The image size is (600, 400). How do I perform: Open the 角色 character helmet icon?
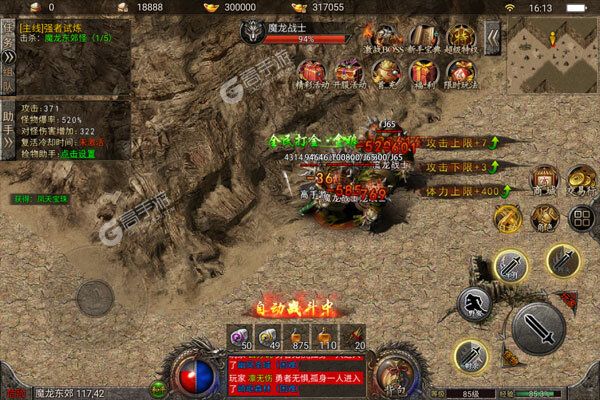[x=544, y=217]
